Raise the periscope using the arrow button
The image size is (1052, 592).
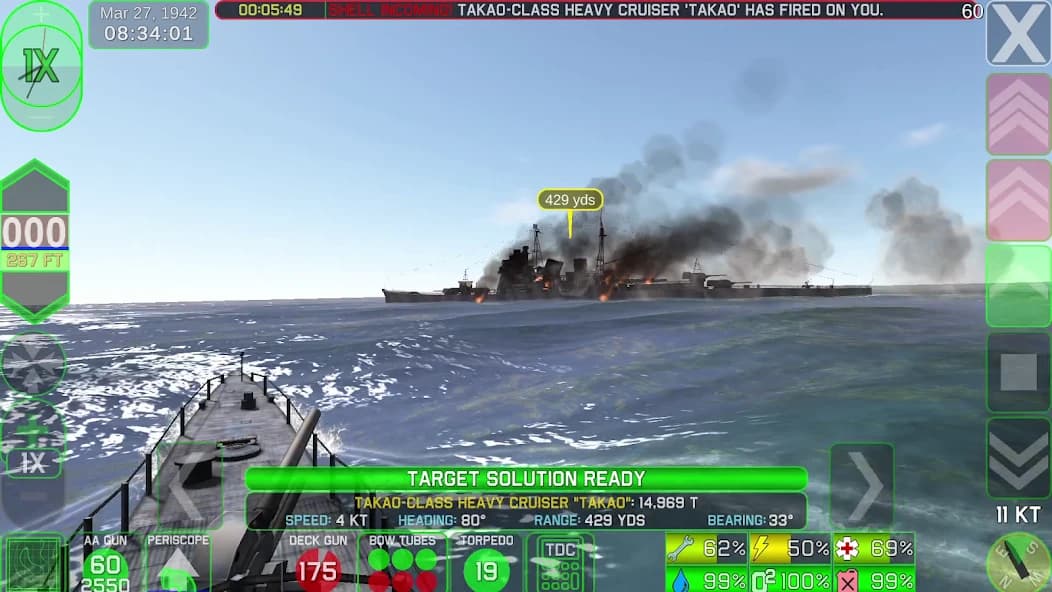tap(179, 568)
